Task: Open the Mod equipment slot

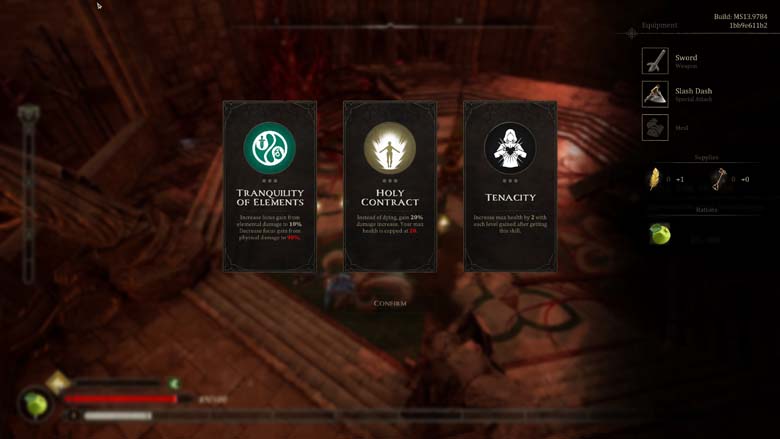Action: 655,128
